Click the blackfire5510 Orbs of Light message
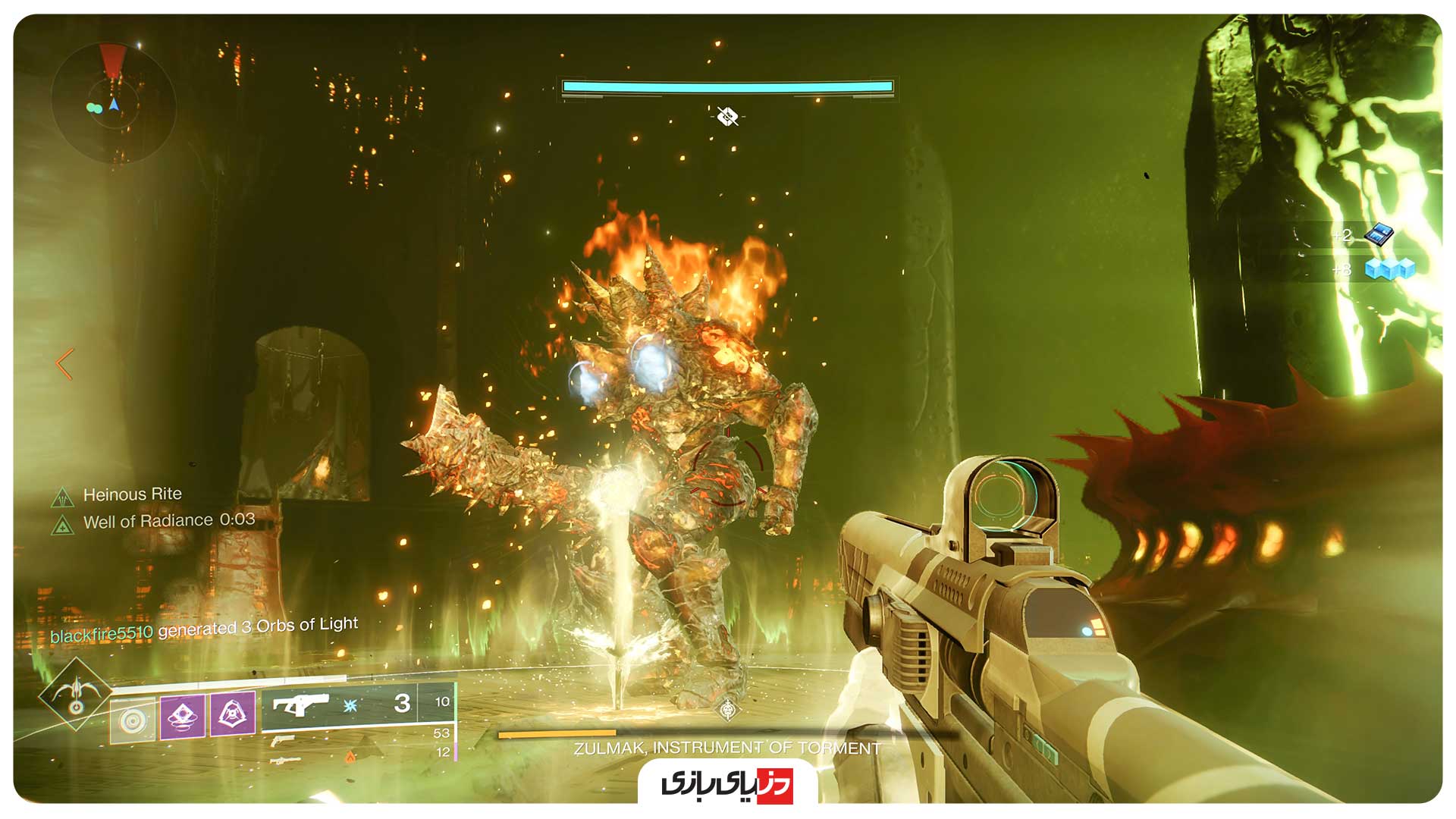Viewport: 1456px width, 819px height. (204, 629)
